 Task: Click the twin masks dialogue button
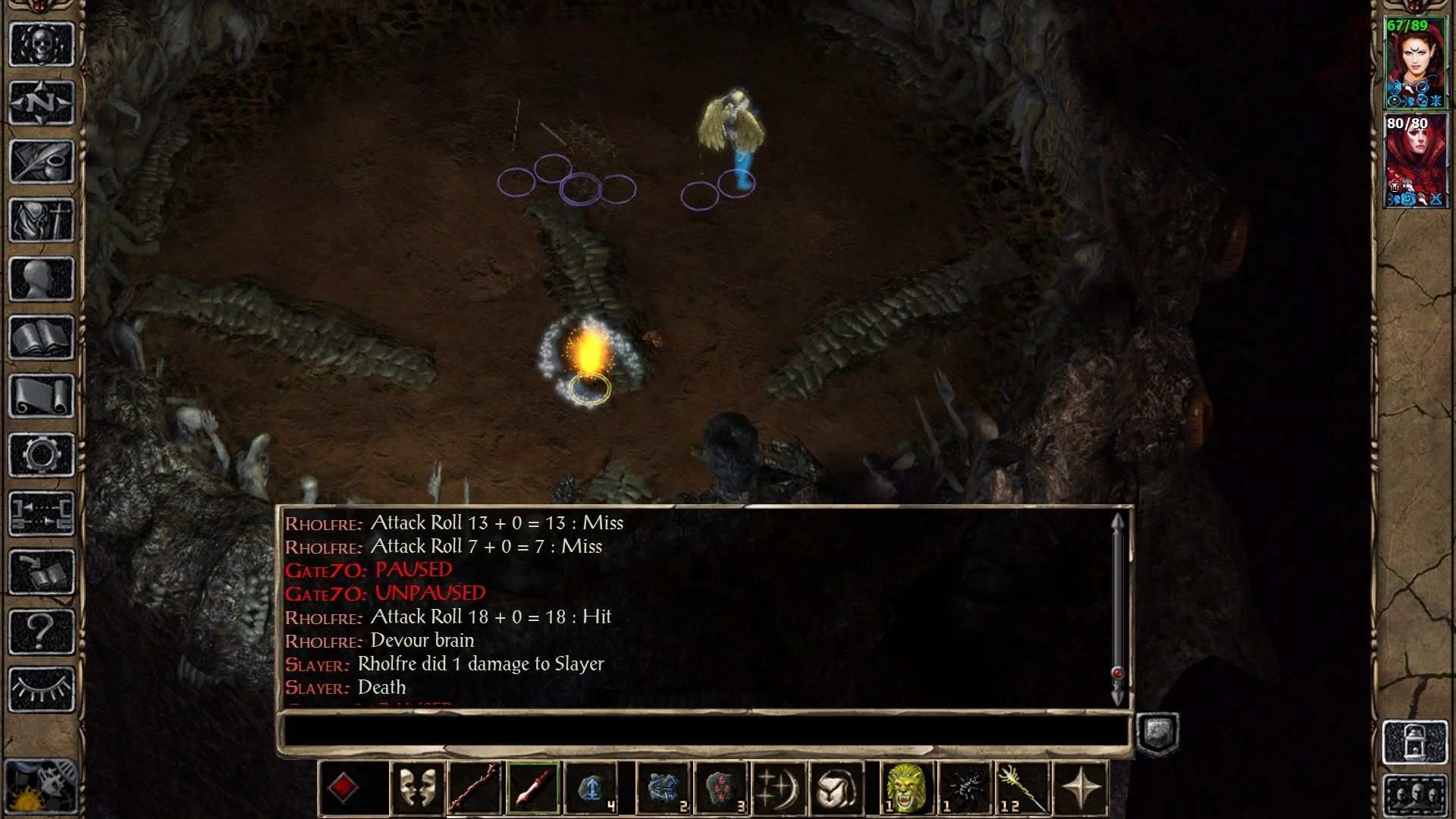(417, 789)
